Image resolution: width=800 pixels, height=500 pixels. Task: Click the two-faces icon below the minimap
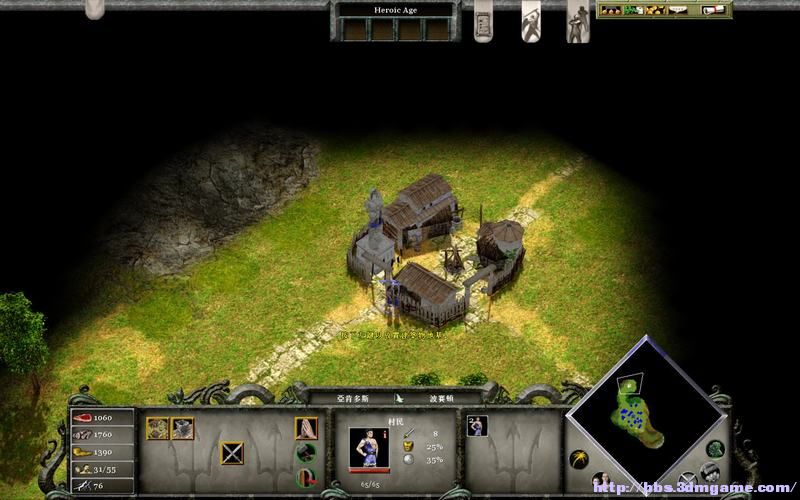[x=604, y=482]
